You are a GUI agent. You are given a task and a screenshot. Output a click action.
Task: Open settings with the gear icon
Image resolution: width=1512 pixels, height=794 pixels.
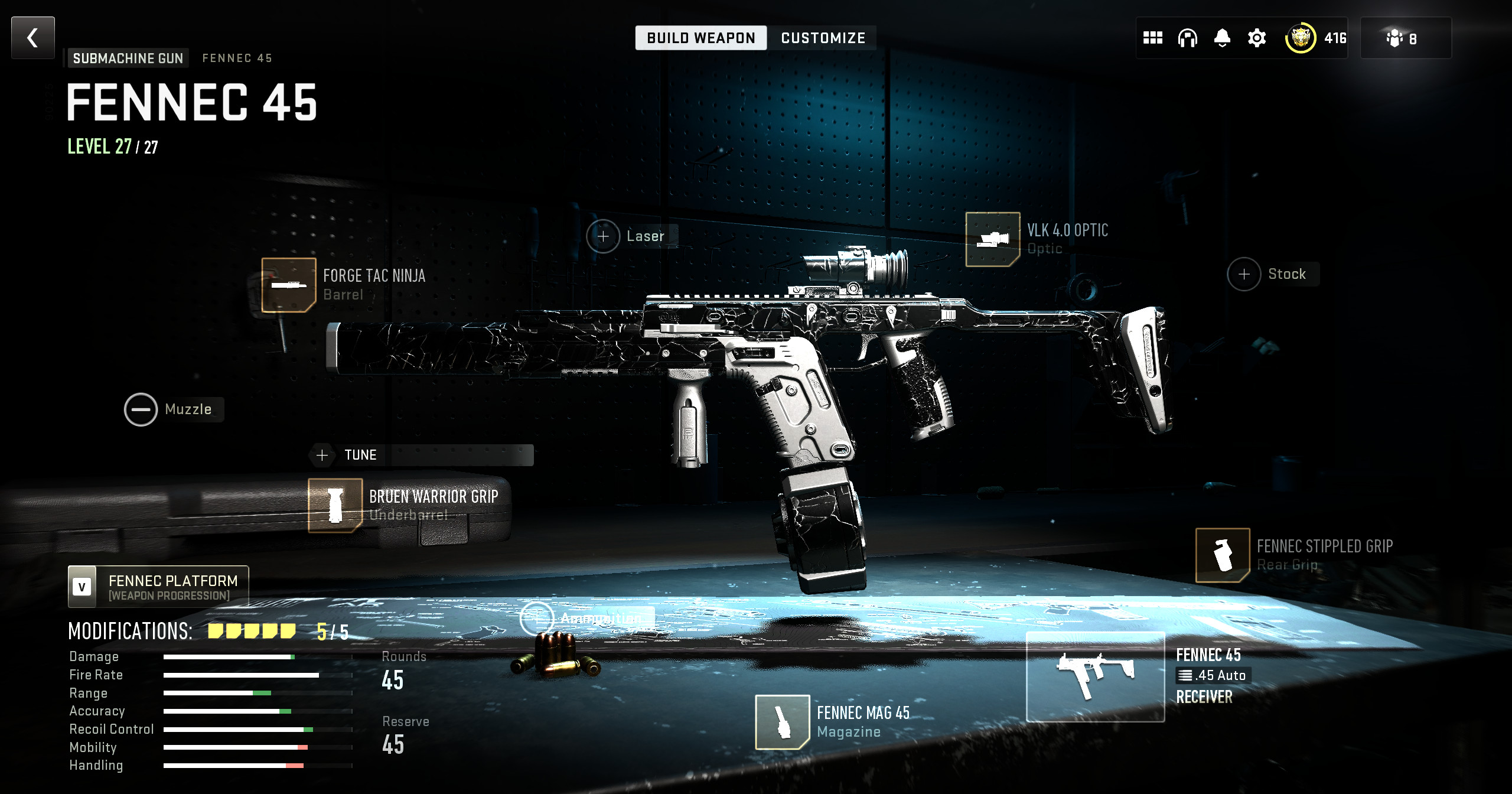[1257, 38]
